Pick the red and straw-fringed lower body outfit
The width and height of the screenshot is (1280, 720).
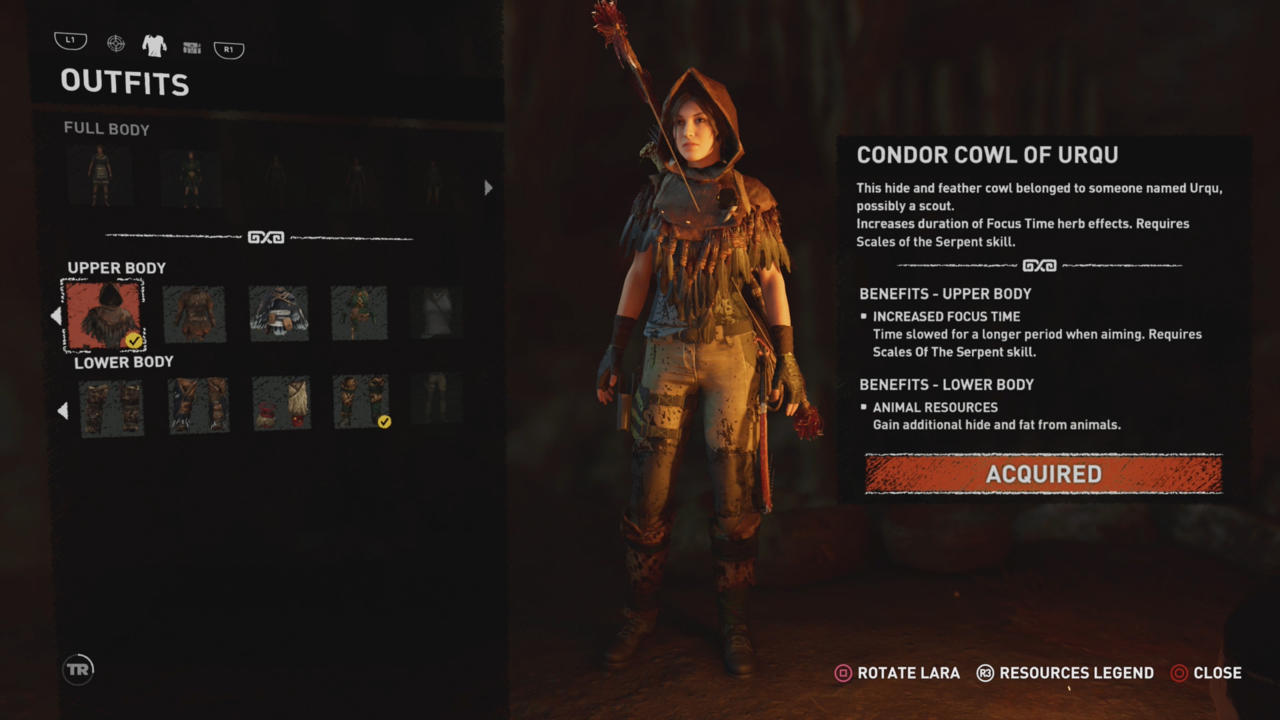pos(281,405)
